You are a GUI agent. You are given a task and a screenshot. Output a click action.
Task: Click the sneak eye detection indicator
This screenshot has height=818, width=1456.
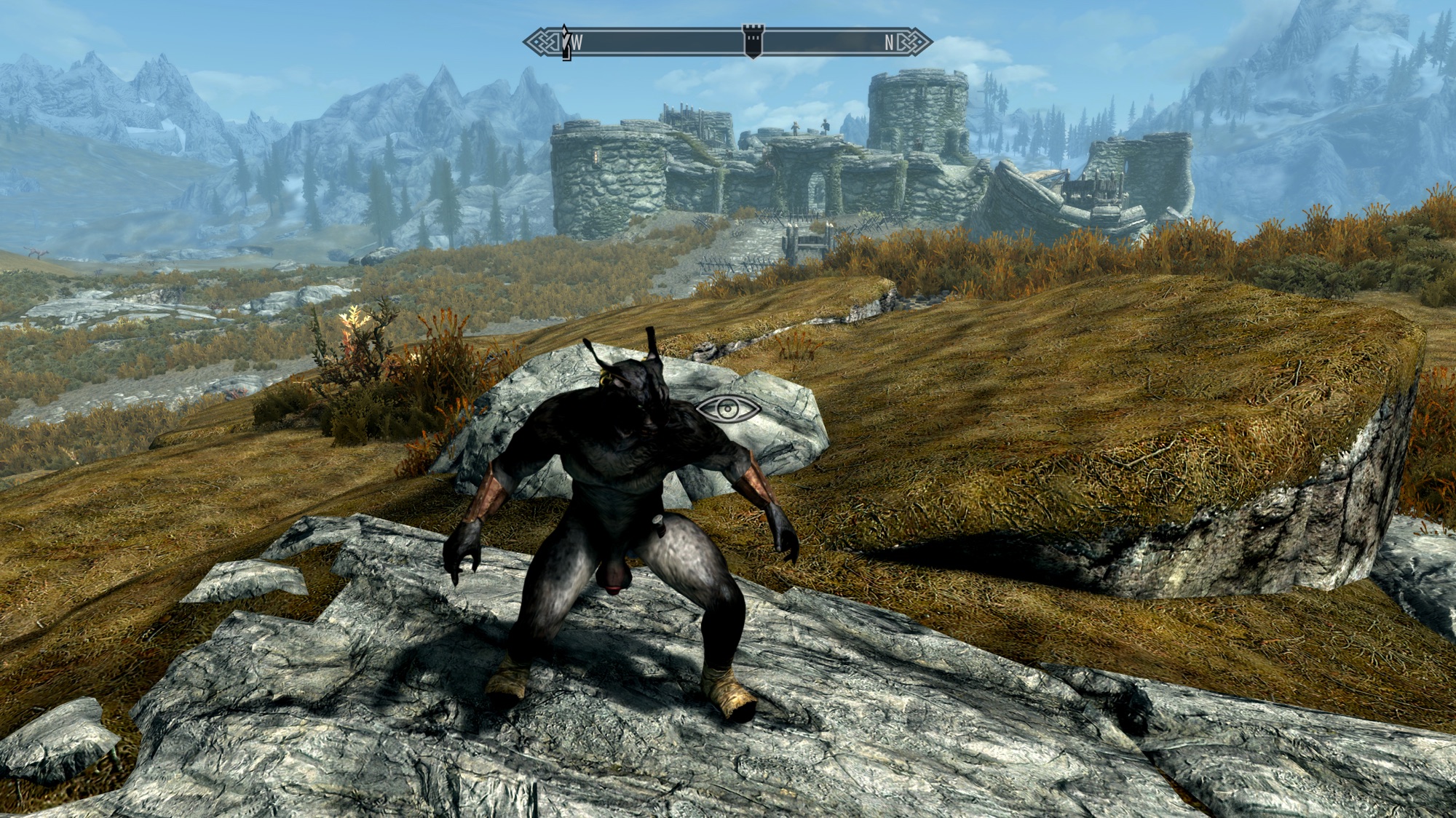728,411
